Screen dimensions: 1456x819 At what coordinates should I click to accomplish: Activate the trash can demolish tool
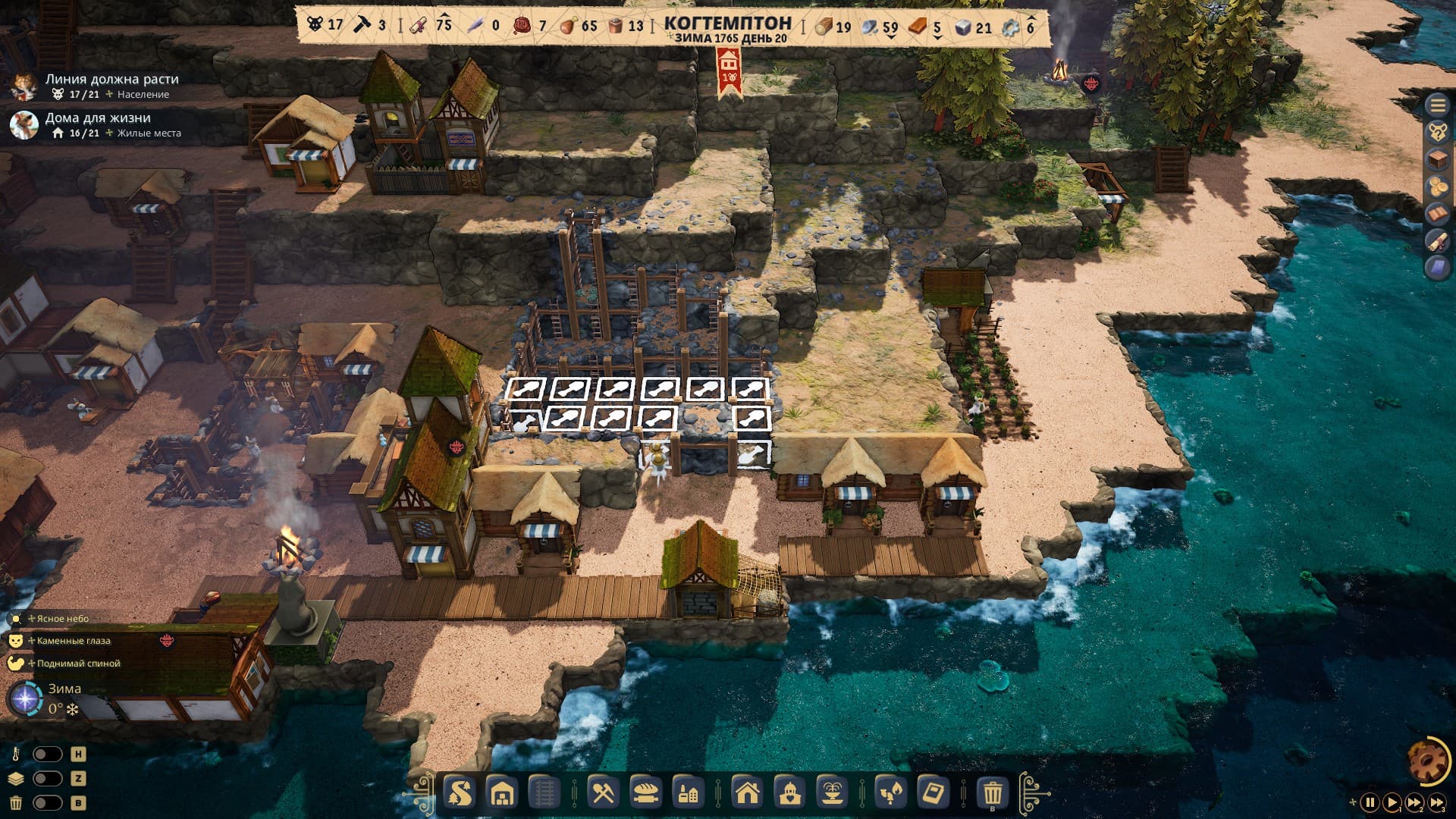pos(993,793)
